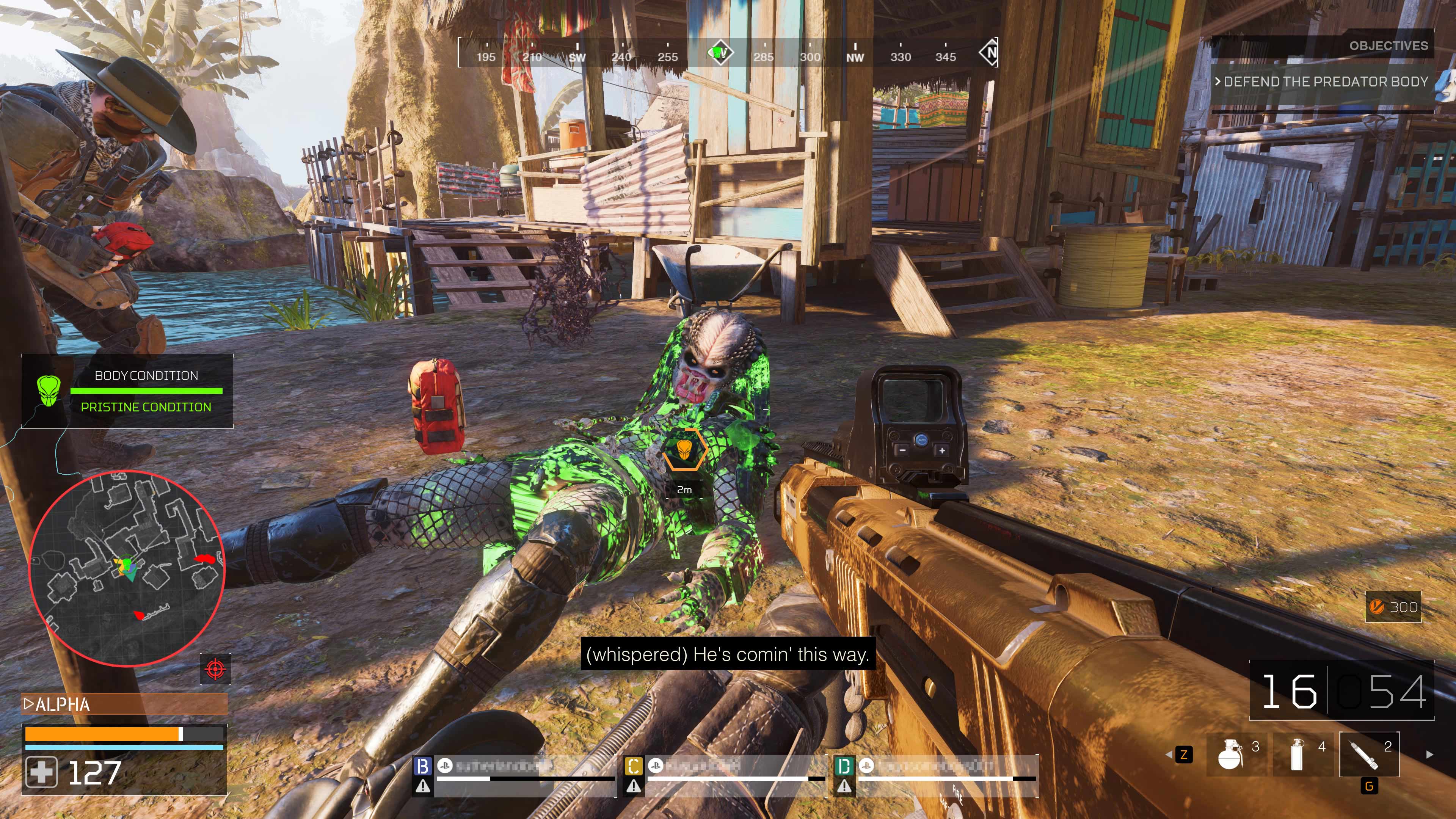Click the North marker on the compass

pos(990,53)
